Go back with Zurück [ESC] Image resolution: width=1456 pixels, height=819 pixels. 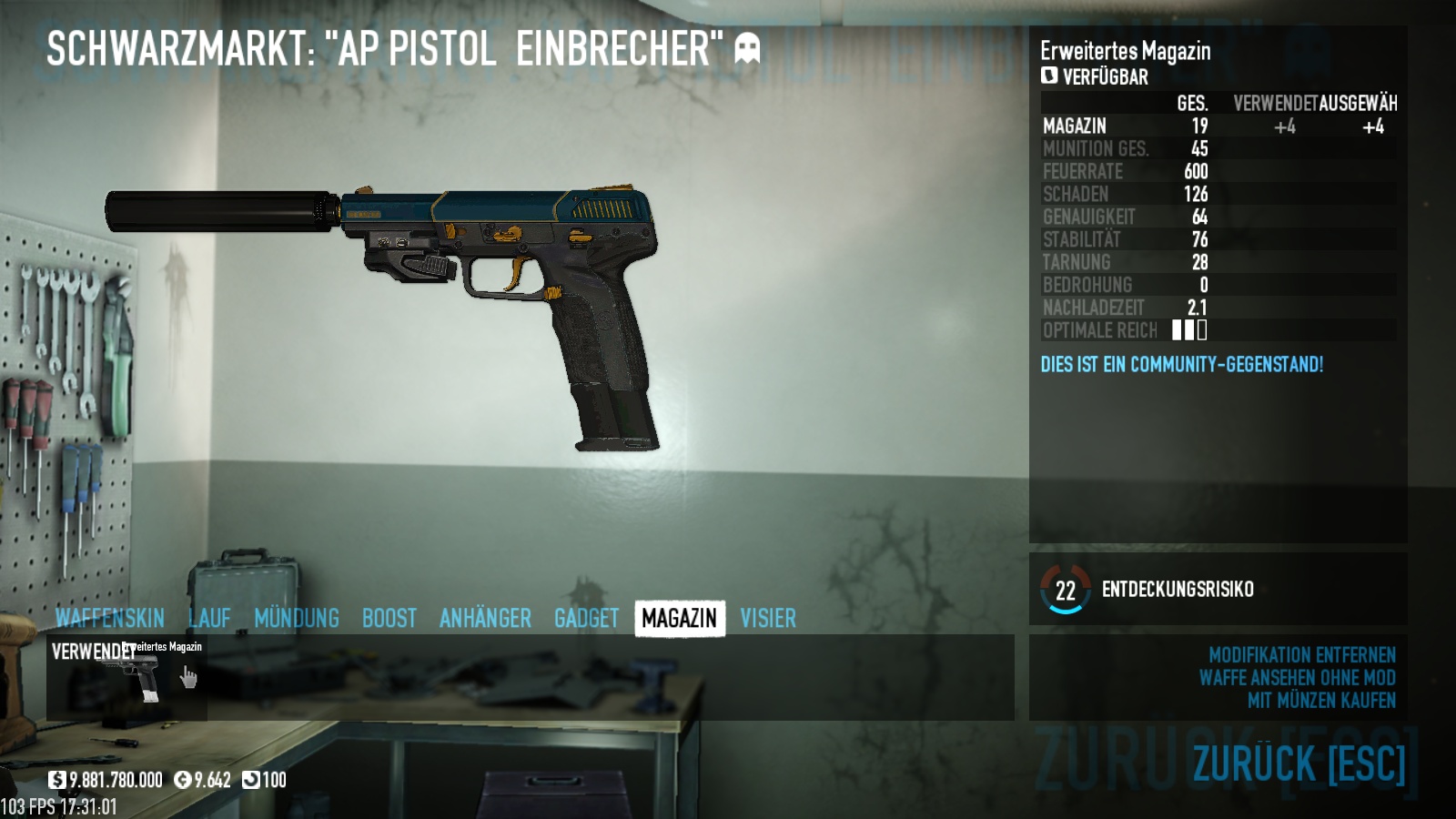pos(1299,763)
